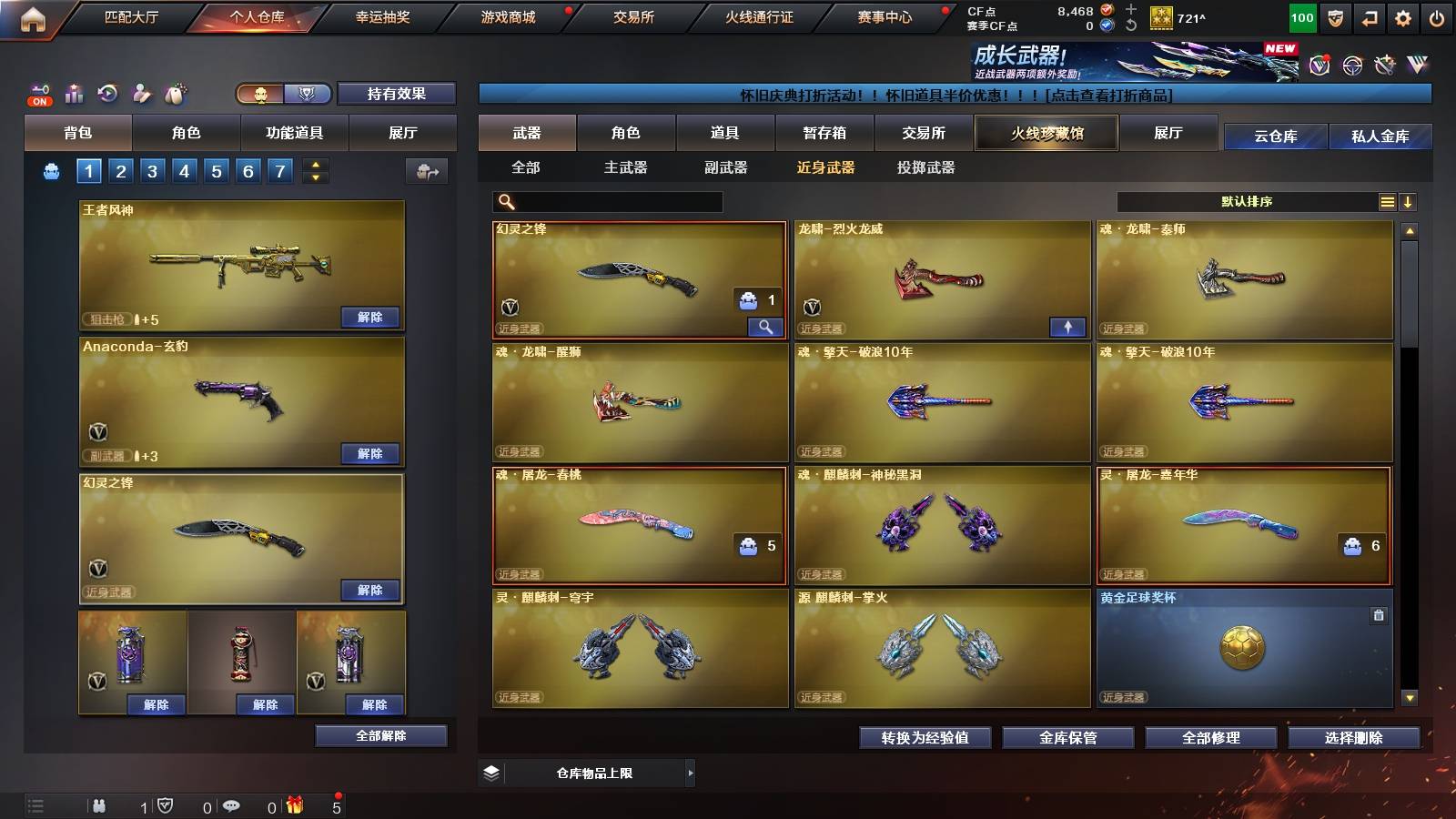1456x819 pixels.
Task: Click the power off icon at top right
Action: point(1436,16)
